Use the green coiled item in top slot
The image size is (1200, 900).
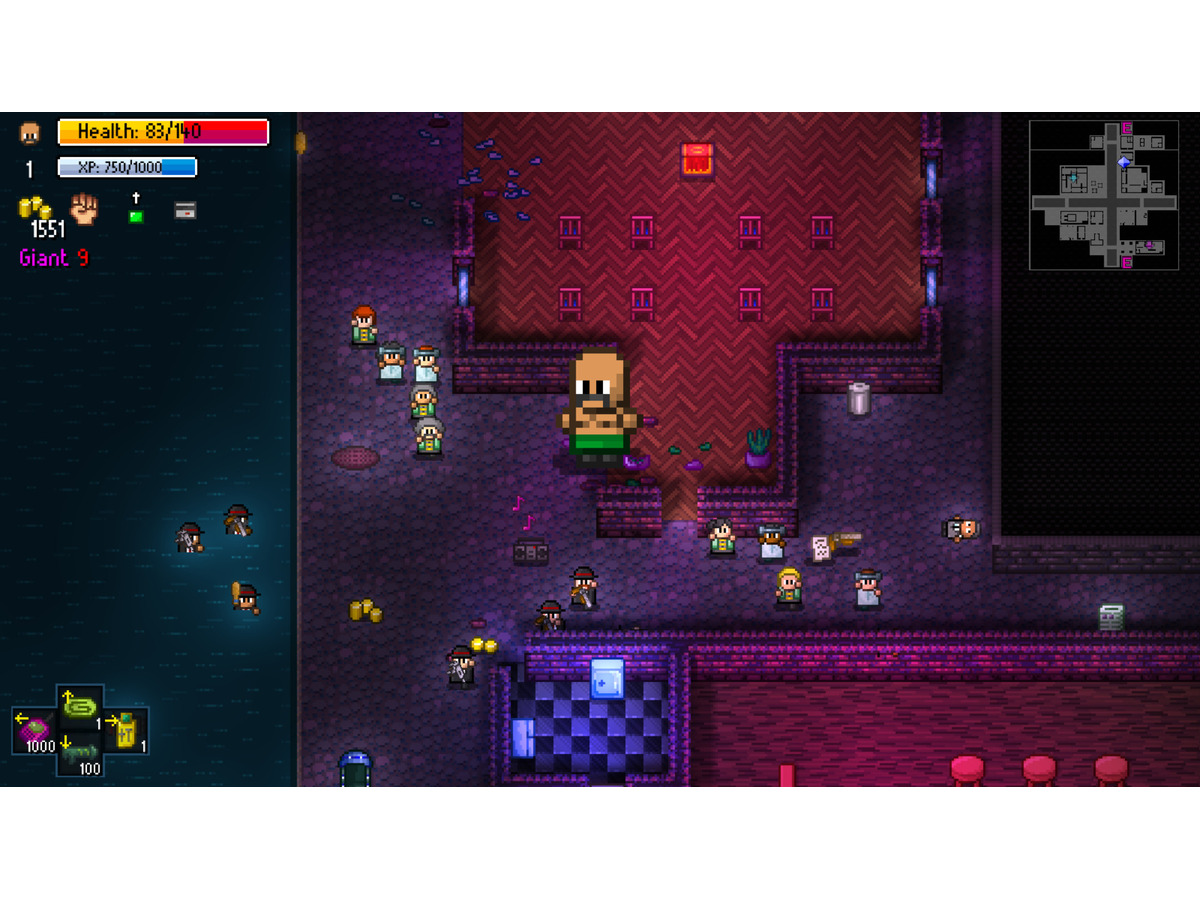[80, 706]
